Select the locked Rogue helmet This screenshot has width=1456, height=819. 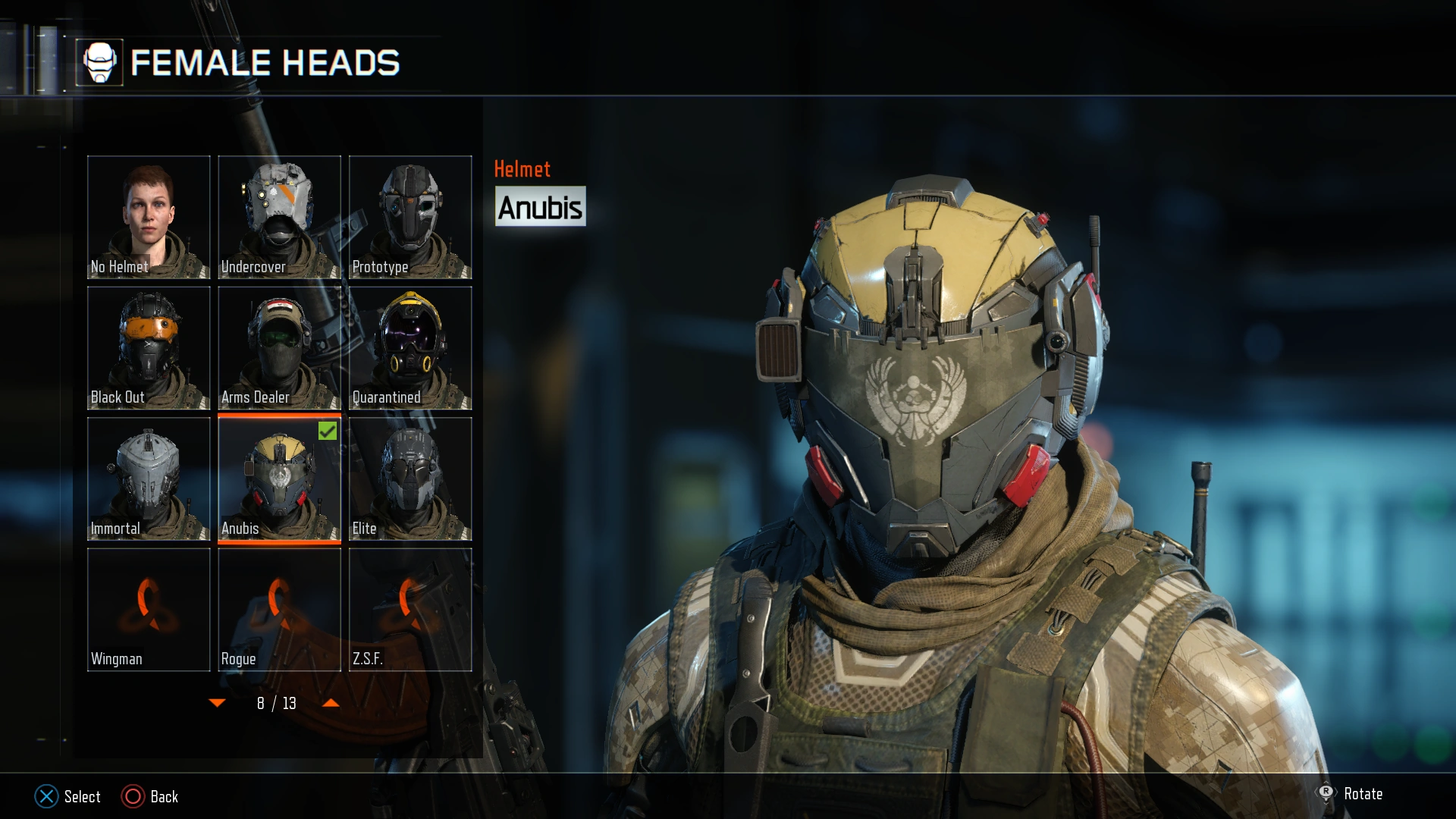coord(279,610)
